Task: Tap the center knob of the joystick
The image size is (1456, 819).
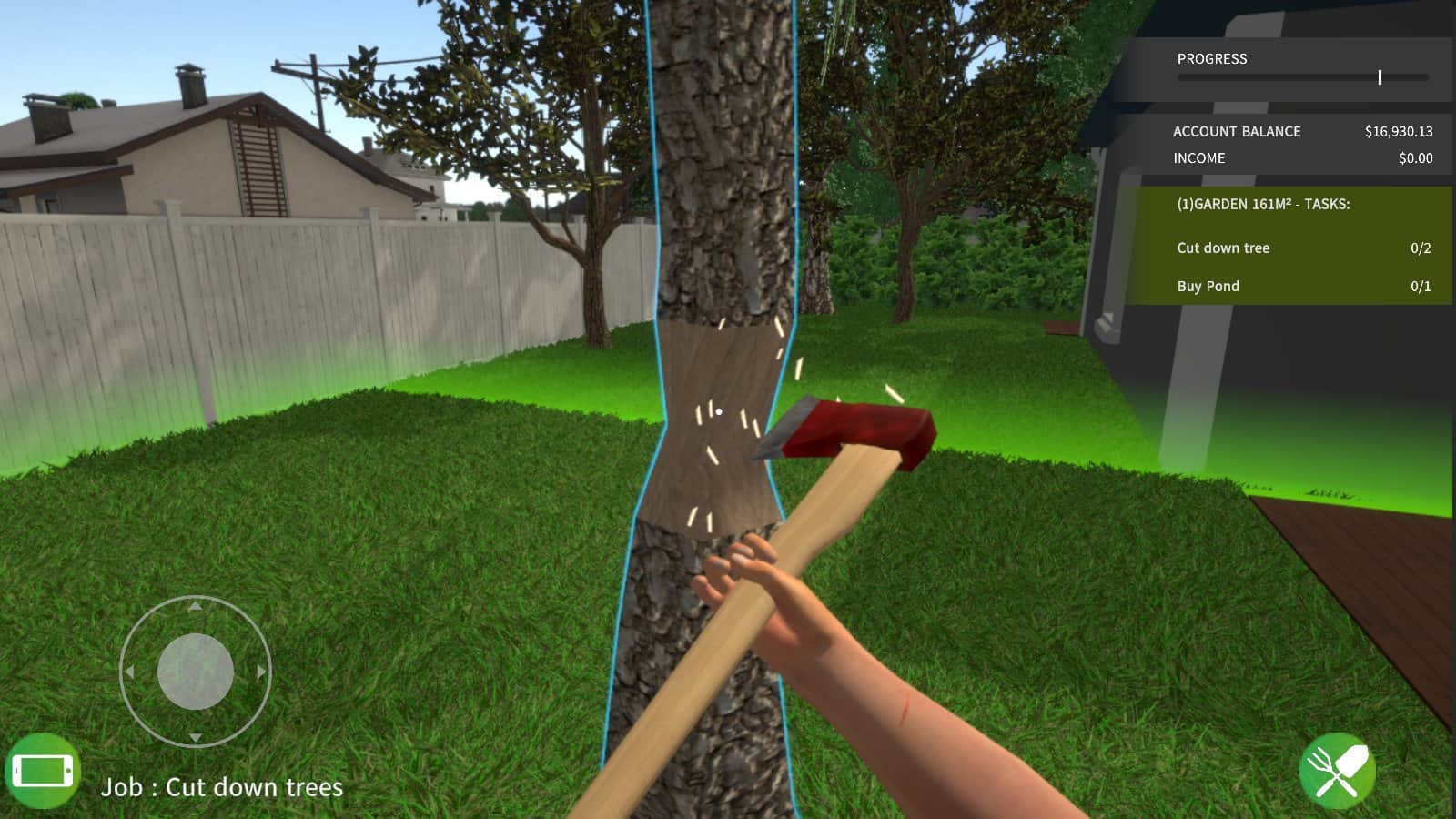Action: click(x=195, y=672)
